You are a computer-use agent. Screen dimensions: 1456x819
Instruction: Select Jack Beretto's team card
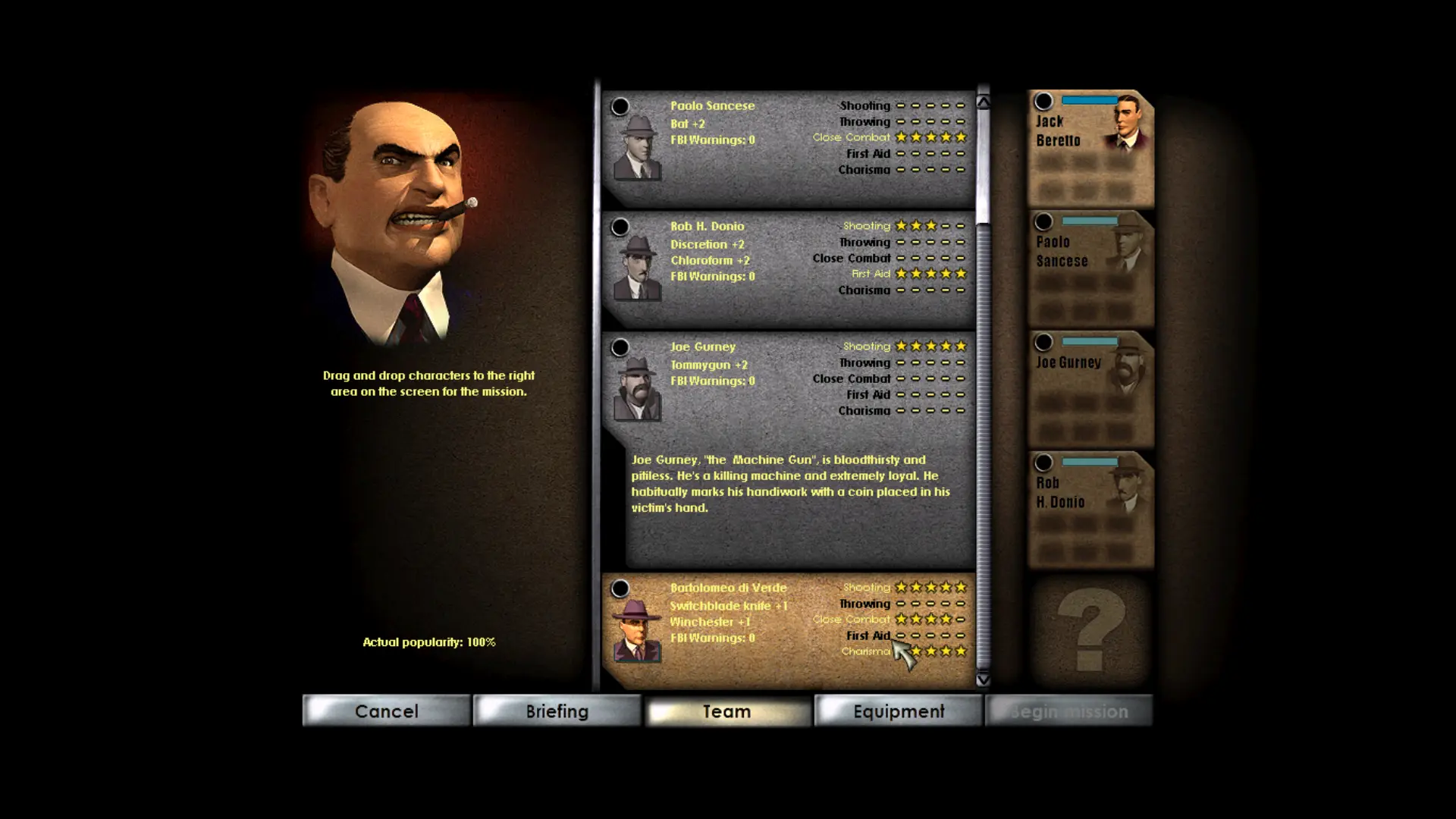click(x=1090, y=148)
